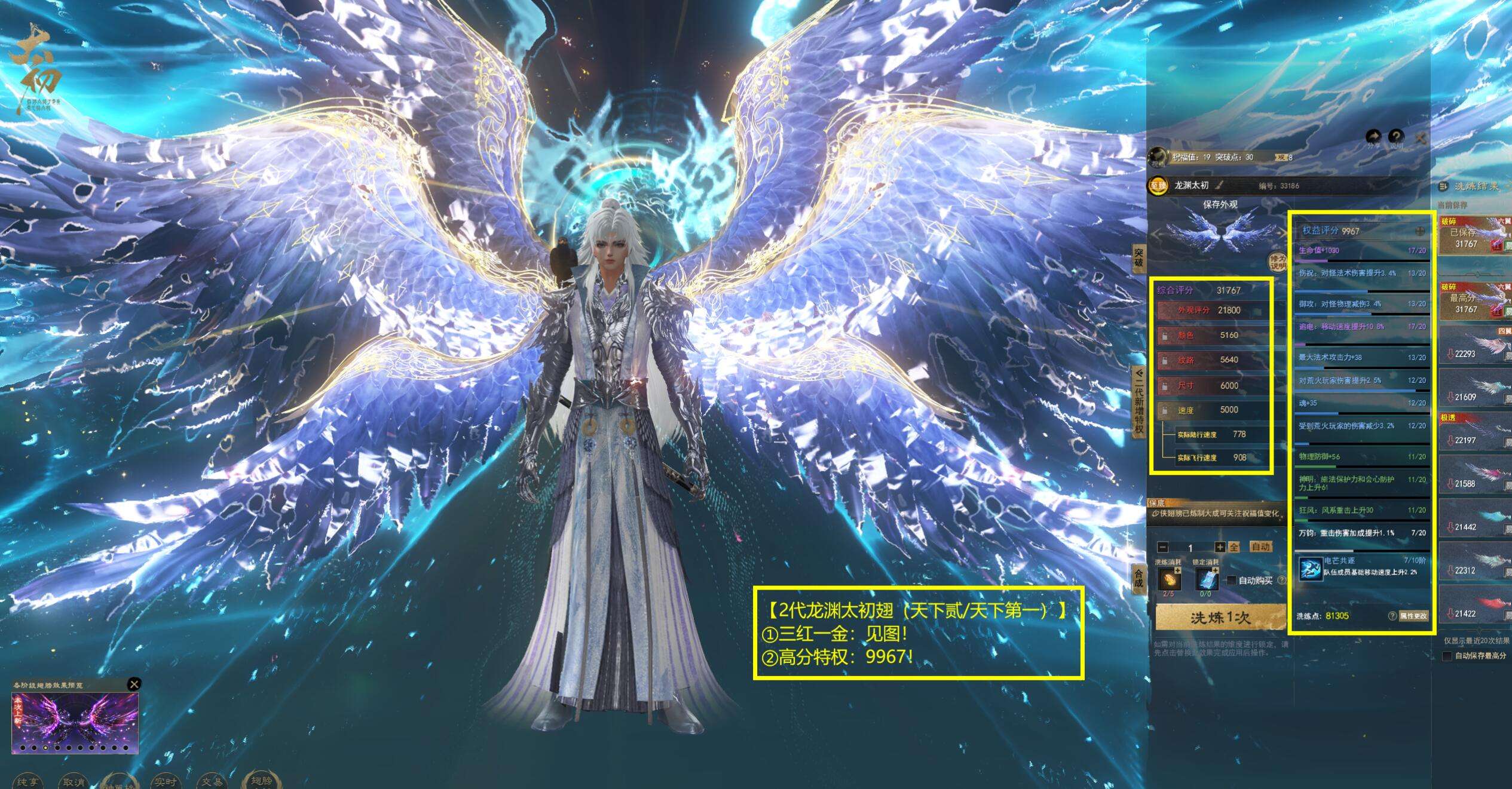Image resolution: width=1512 pixels, height=789 pixels.
Task: Click the 洗炼1次 refine button
Action: [1220, 617]
